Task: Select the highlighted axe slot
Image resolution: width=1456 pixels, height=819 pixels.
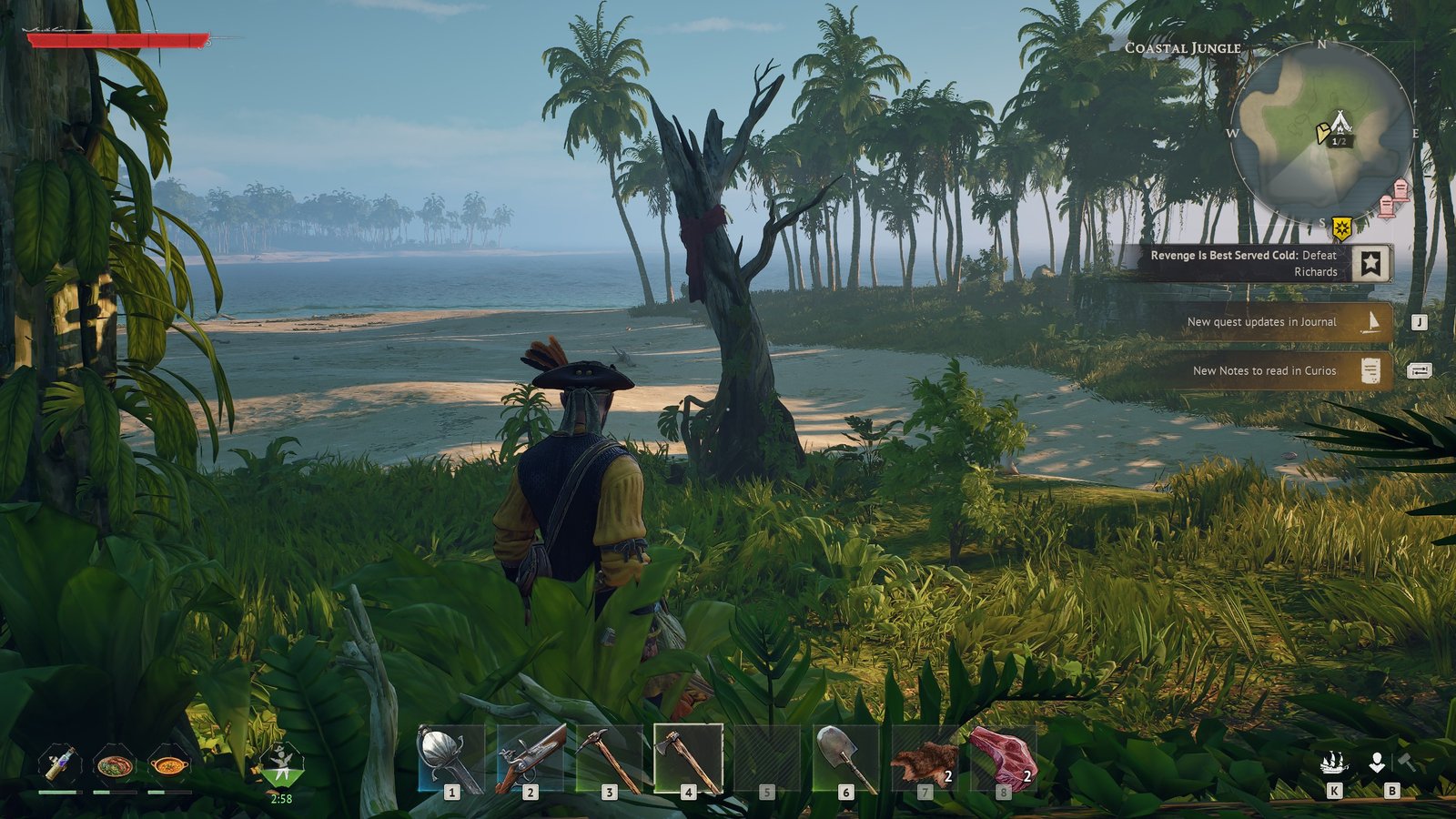Action: pos(688,760)
